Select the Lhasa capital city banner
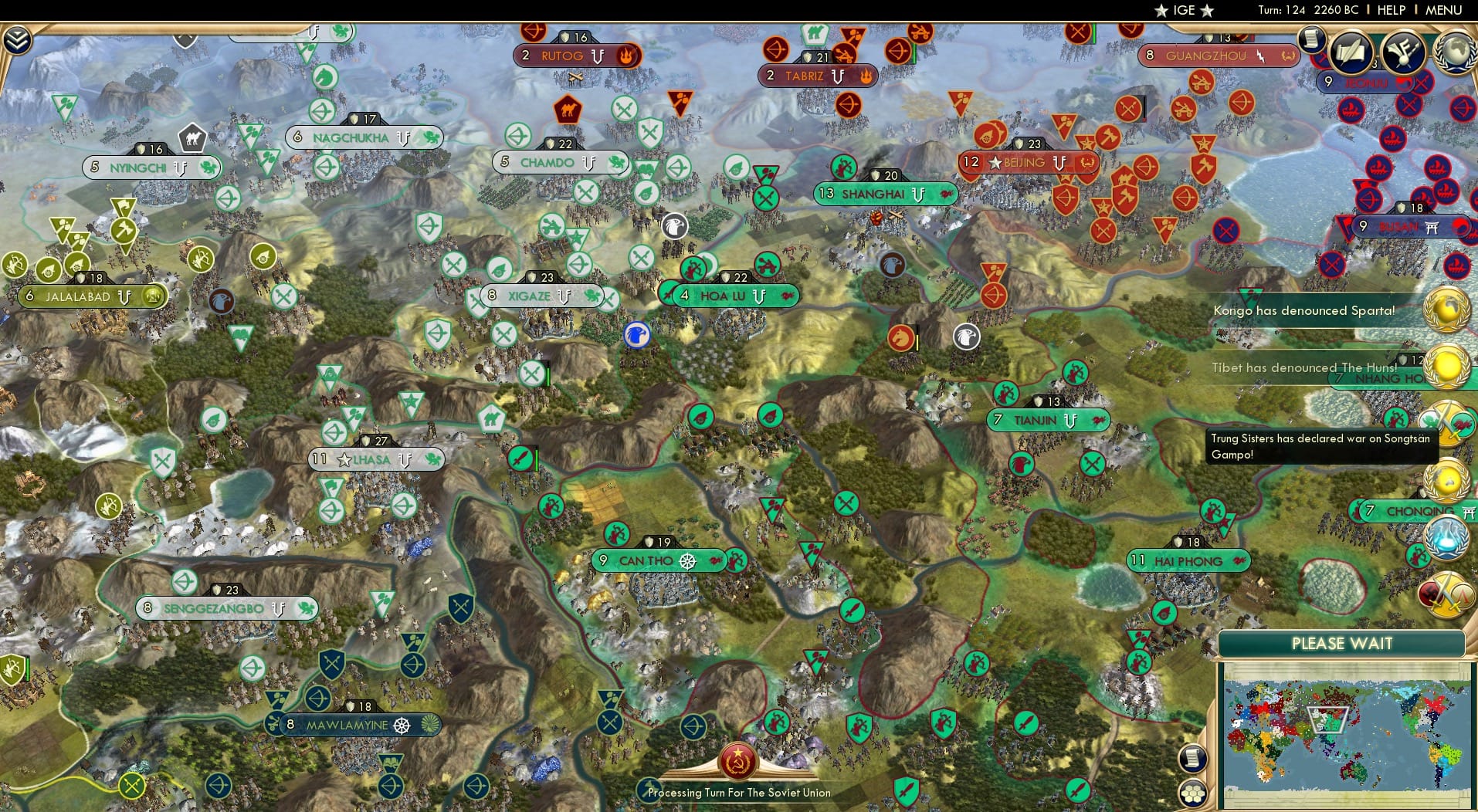The height and width of the screenshot is (812, 1478). point(376,458)
